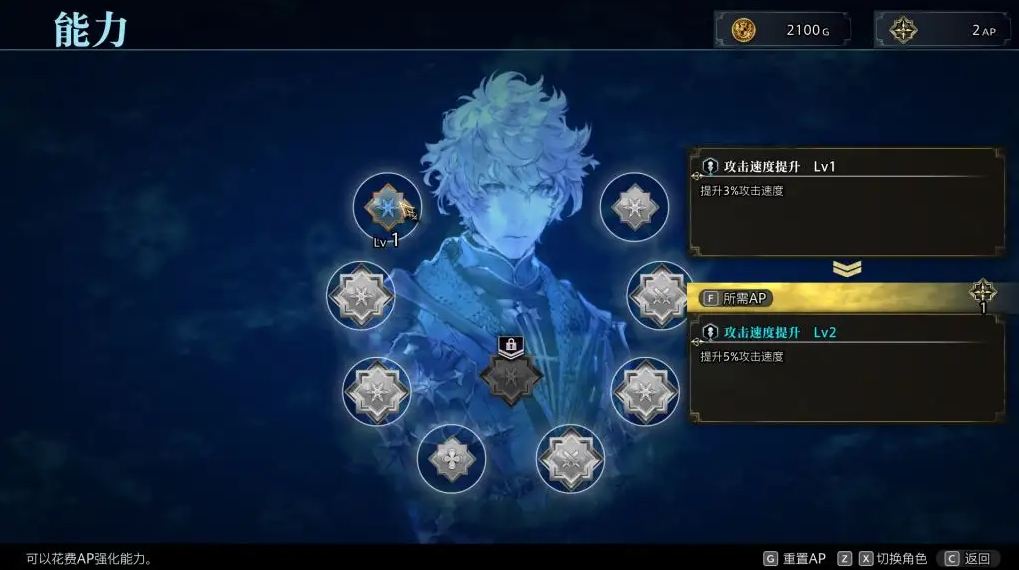The image size is (1019, 570).
Task: Select the locked center ability node
Action: tap(511, 377)
